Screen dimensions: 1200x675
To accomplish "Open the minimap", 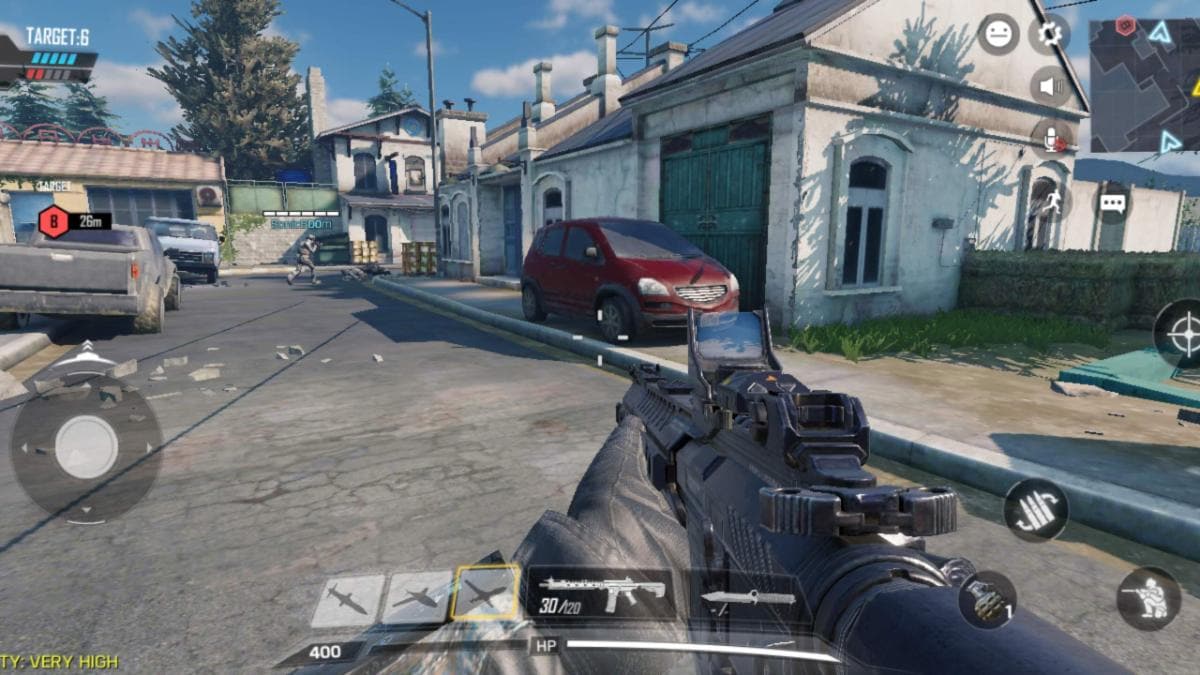I will point(1143,85).
